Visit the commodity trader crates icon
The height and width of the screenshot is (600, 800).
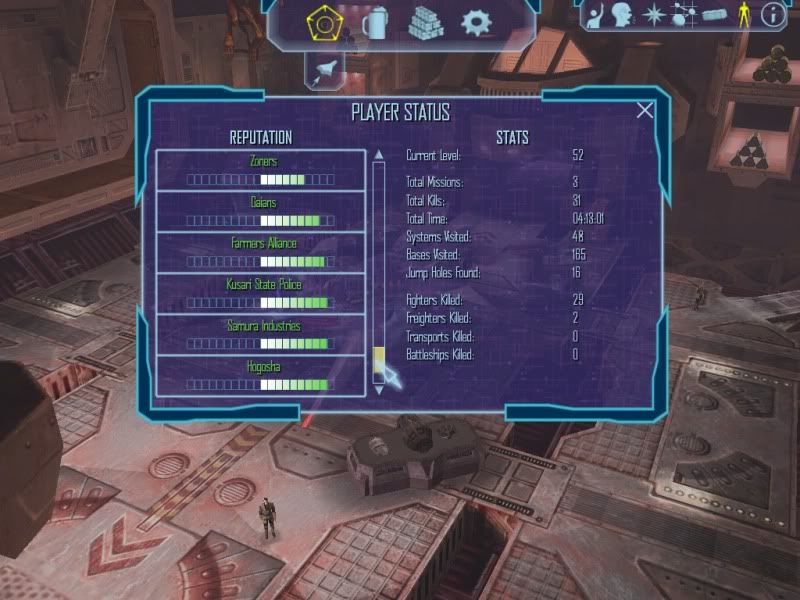(x=425, y=22)
